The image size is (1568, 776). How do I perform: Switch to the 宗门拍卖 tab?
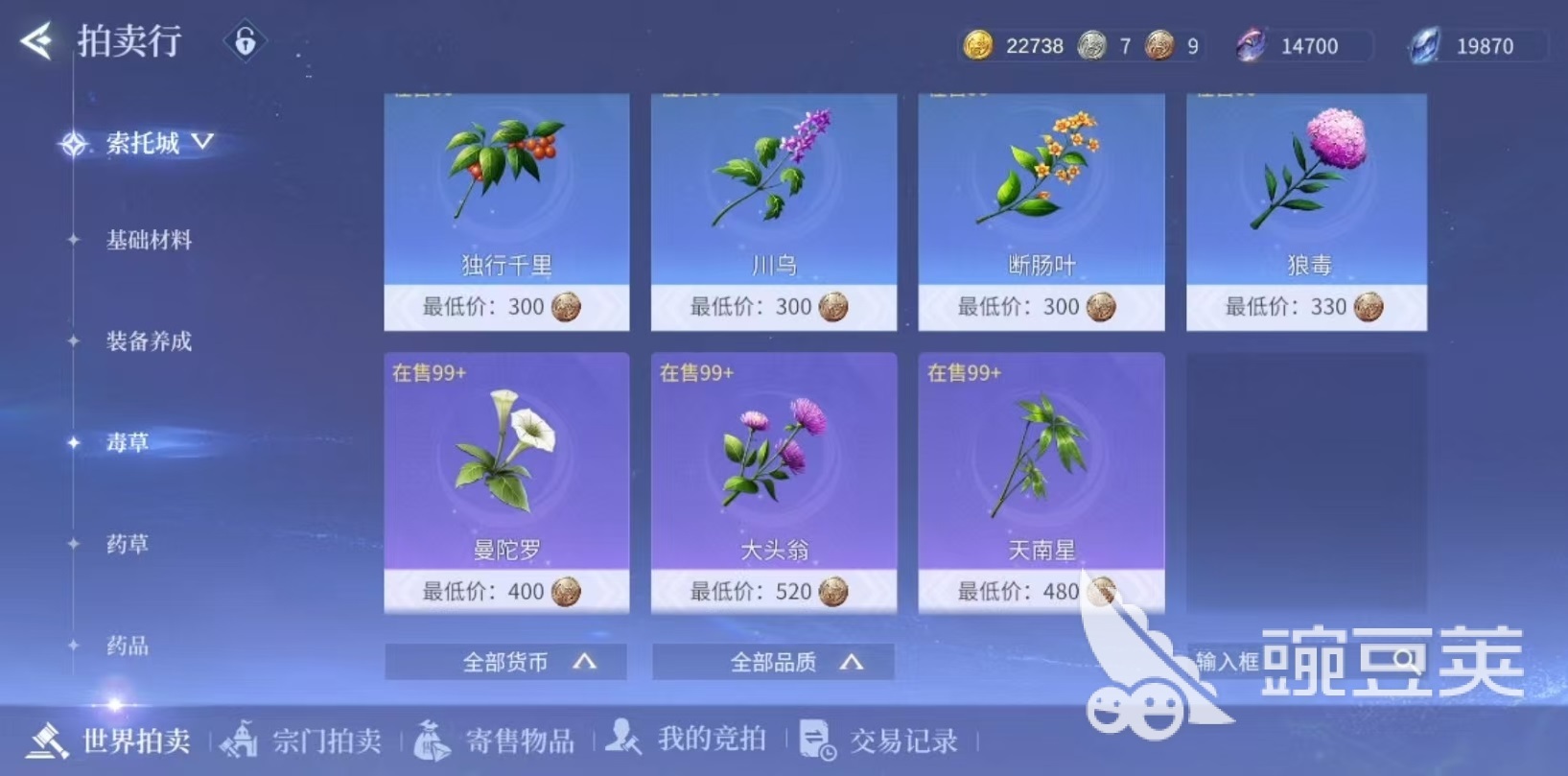tap(303, 741)
